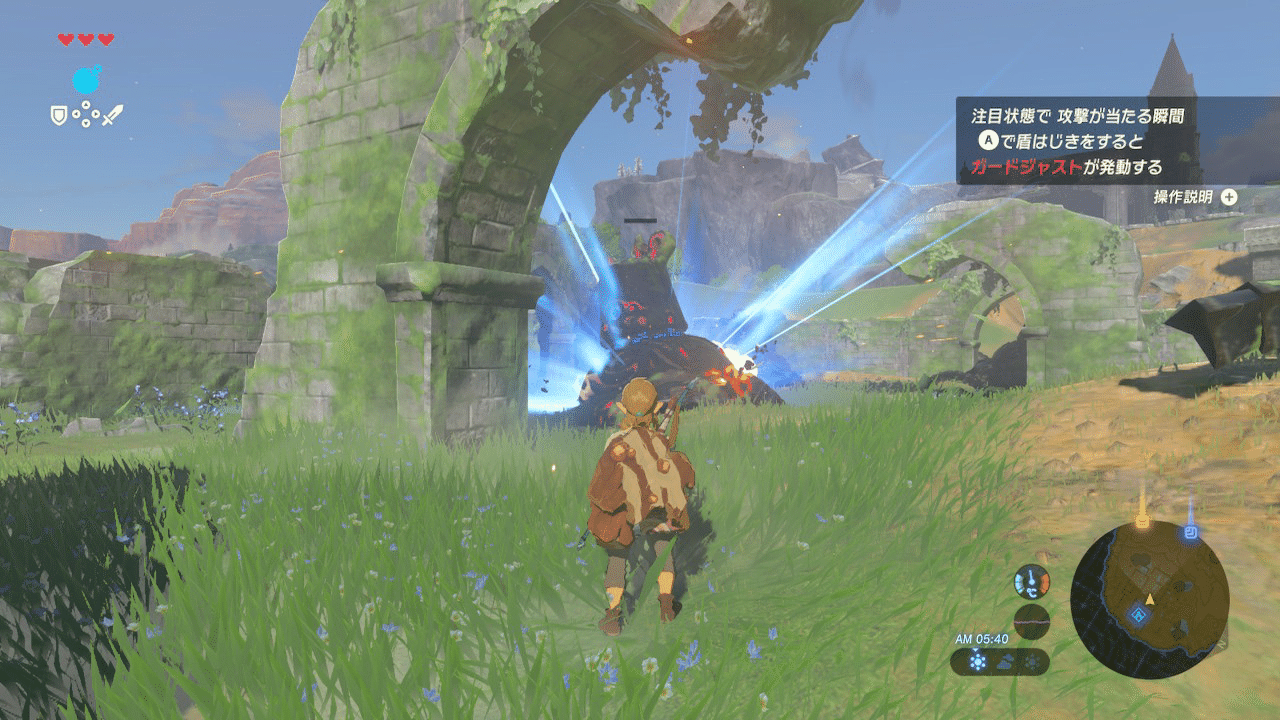Click the snowflake weather forecast icon
The width and height of the screenshot is (1280, 720).
pos(1033,660)
